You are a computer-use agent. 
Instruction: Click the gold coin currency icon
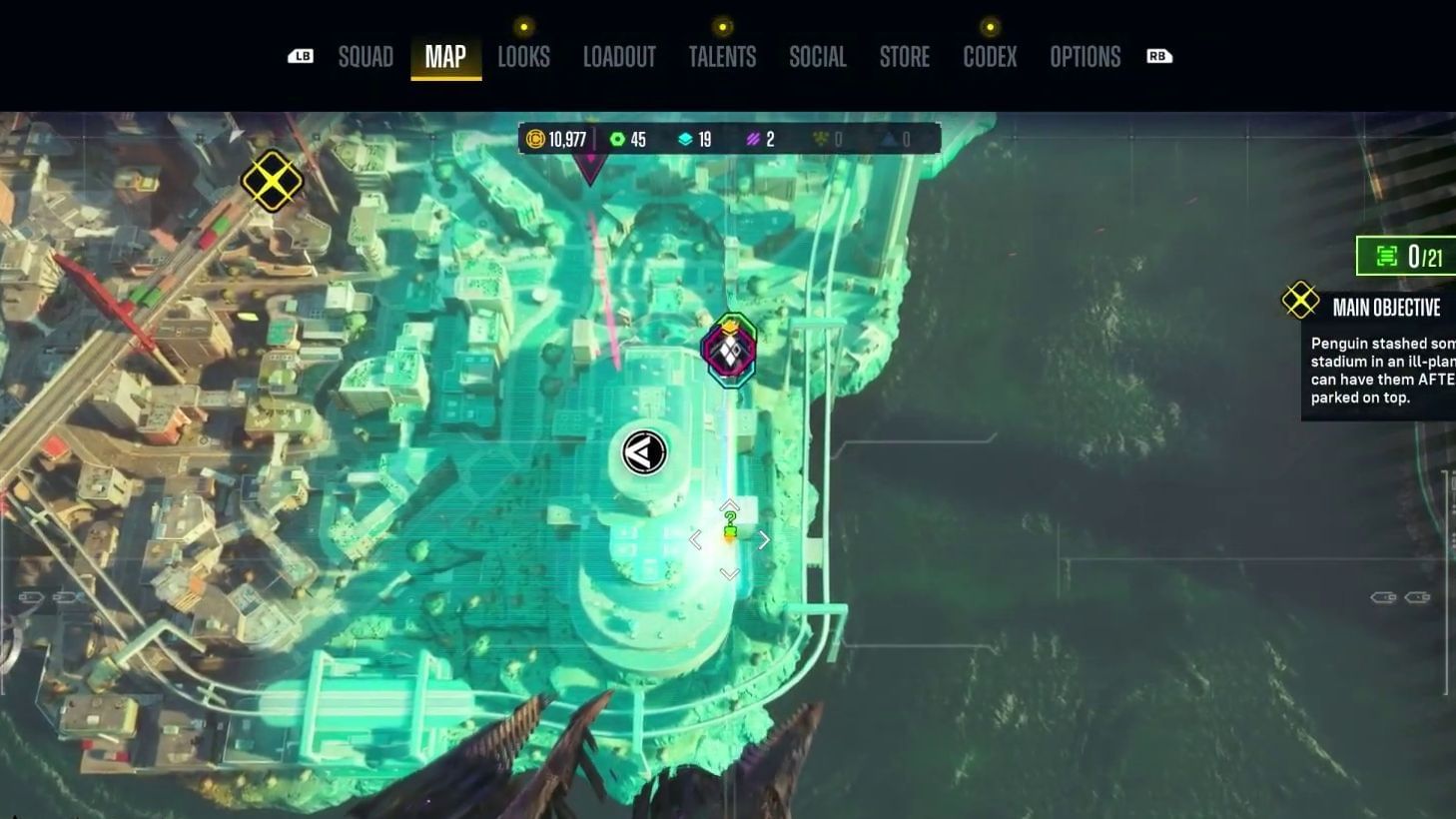(533, 139)
